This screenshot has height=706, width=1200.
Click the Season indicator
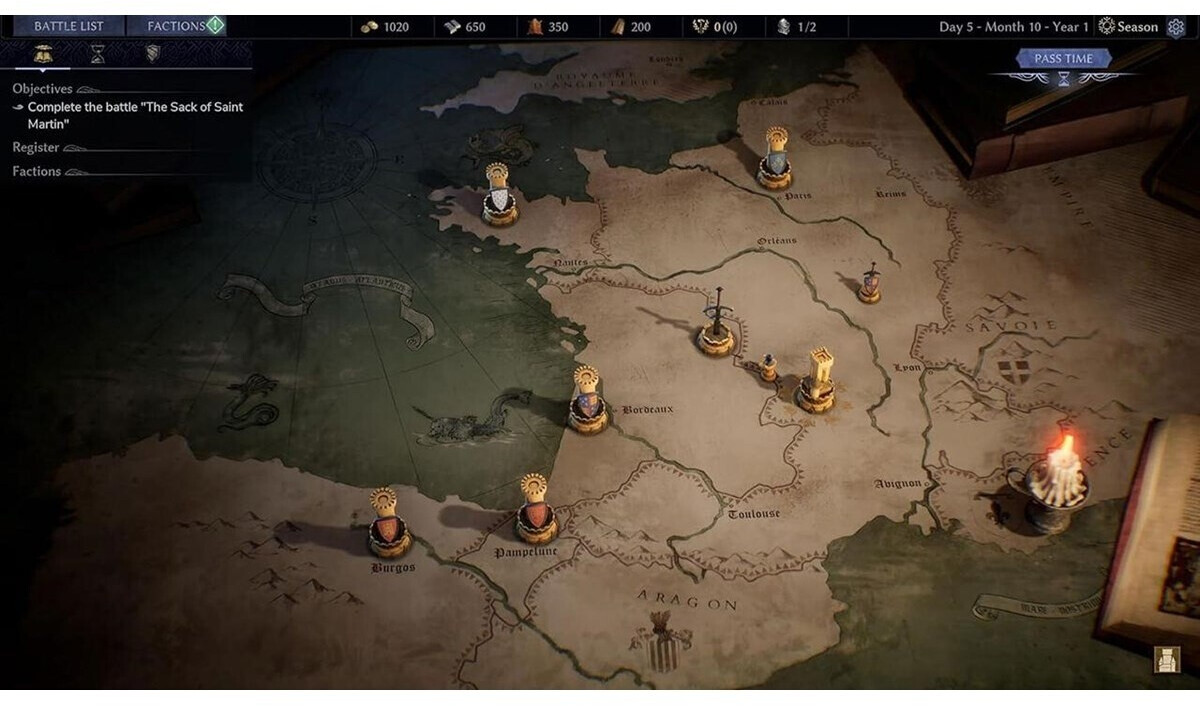[1128, 27]
